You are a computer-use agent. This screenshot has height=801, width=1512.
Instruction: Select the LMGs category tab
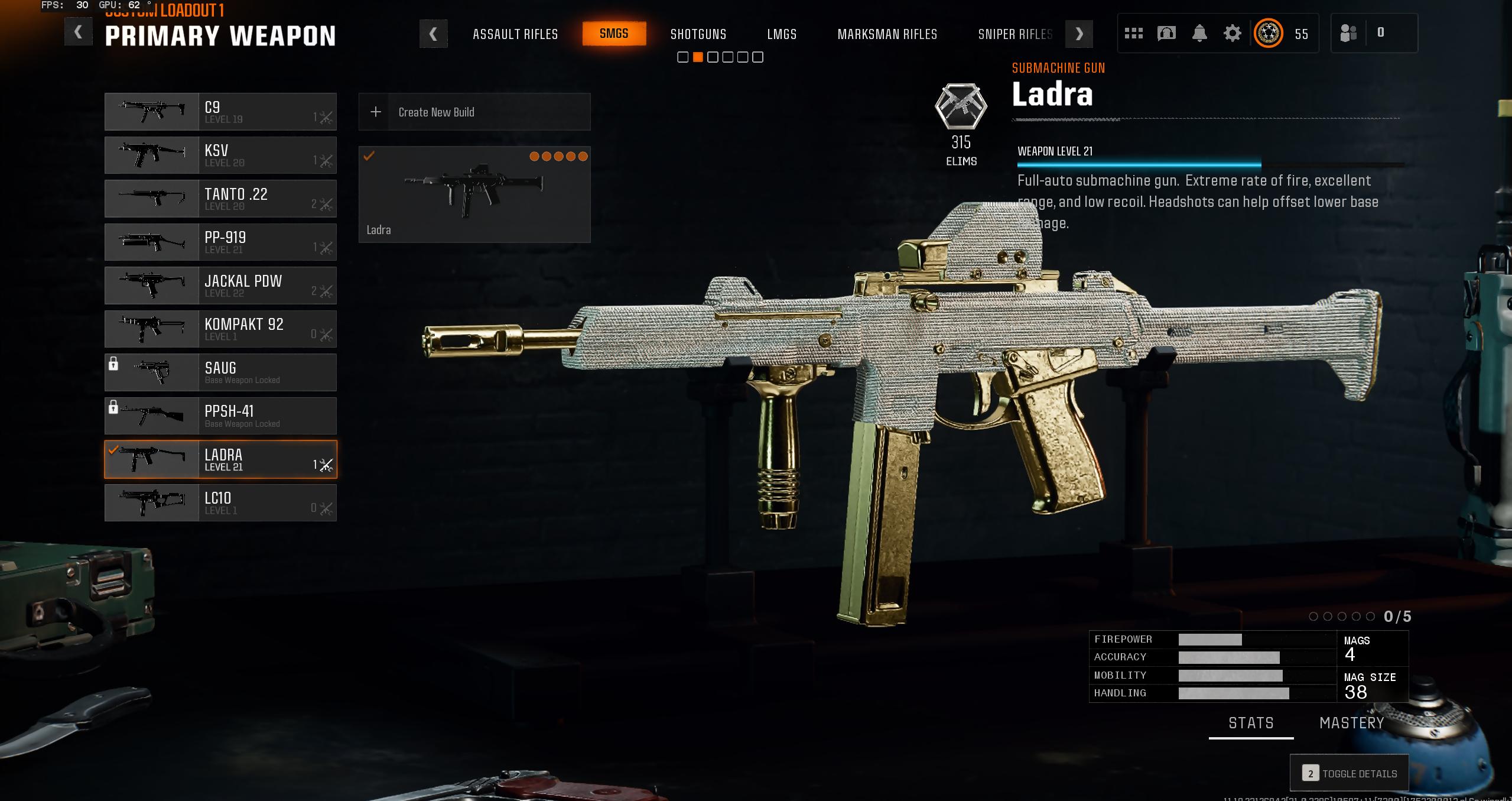[x=781, y=34]
